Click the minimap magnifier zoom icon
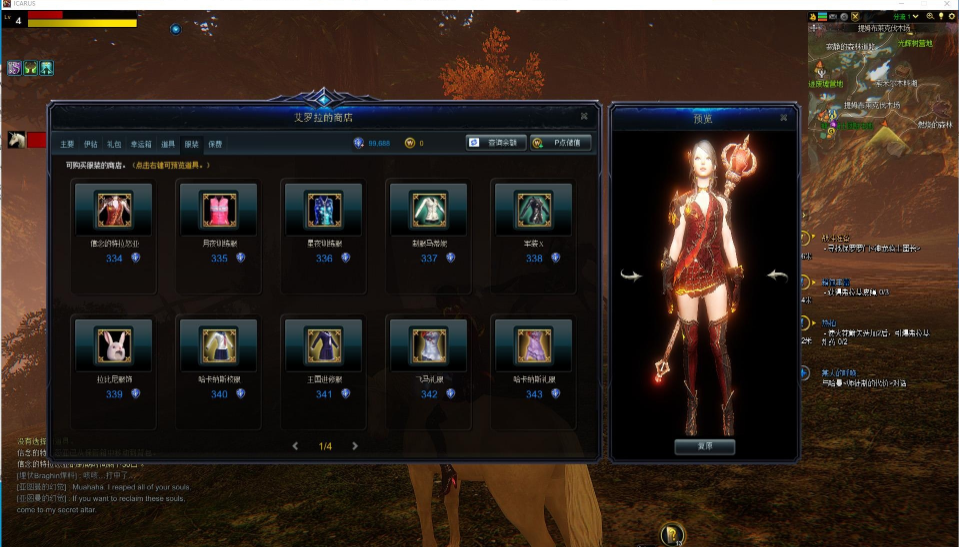This screenshot has width=959, height=547. [930, 17]
